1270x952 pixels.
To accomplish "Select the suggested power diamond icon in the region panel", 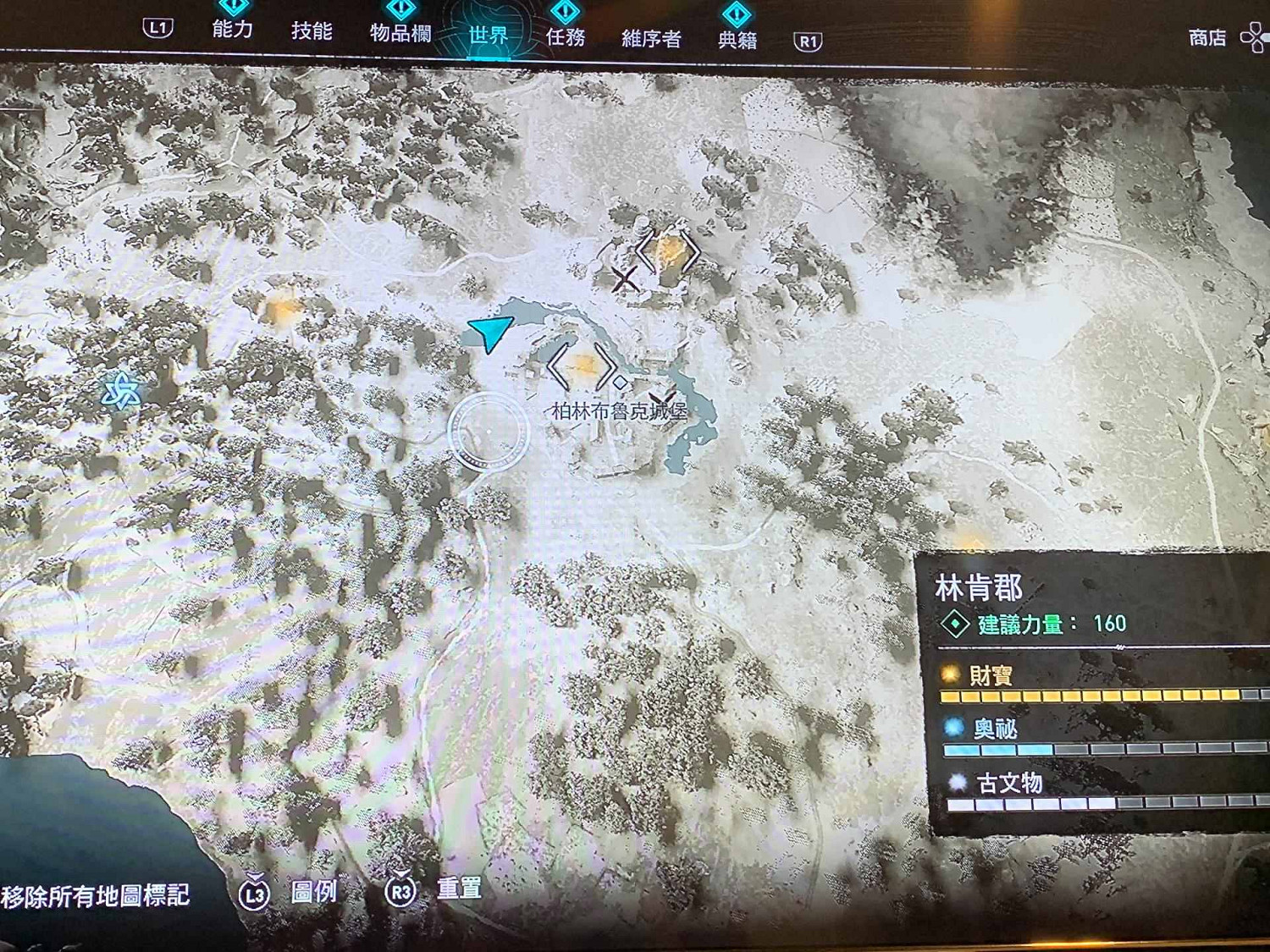I will pyautogui.click(x=957, y=625).
